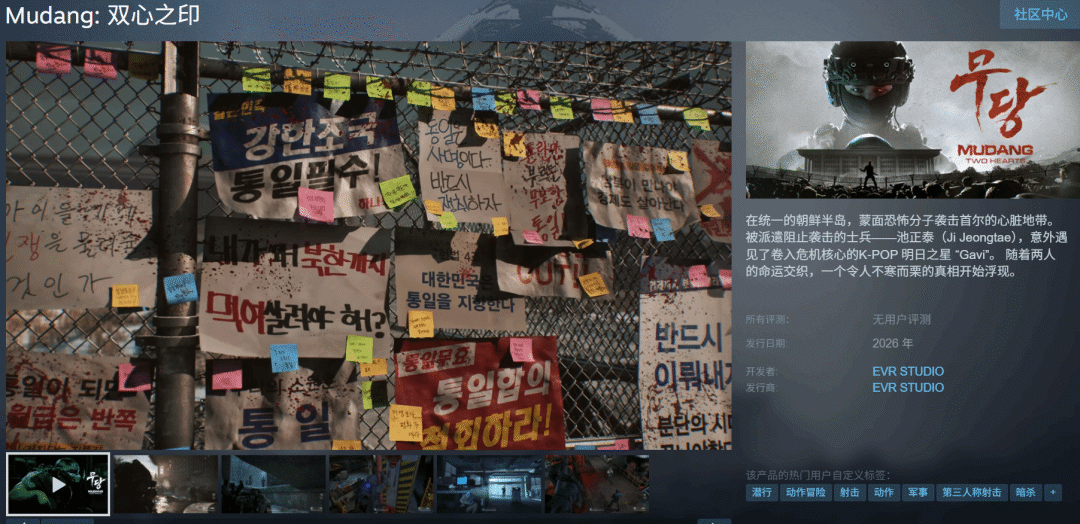The height and width of the screenshot is (524, 1080).
Task: Select the 潜行 tag
Action: tap(762, 493)
